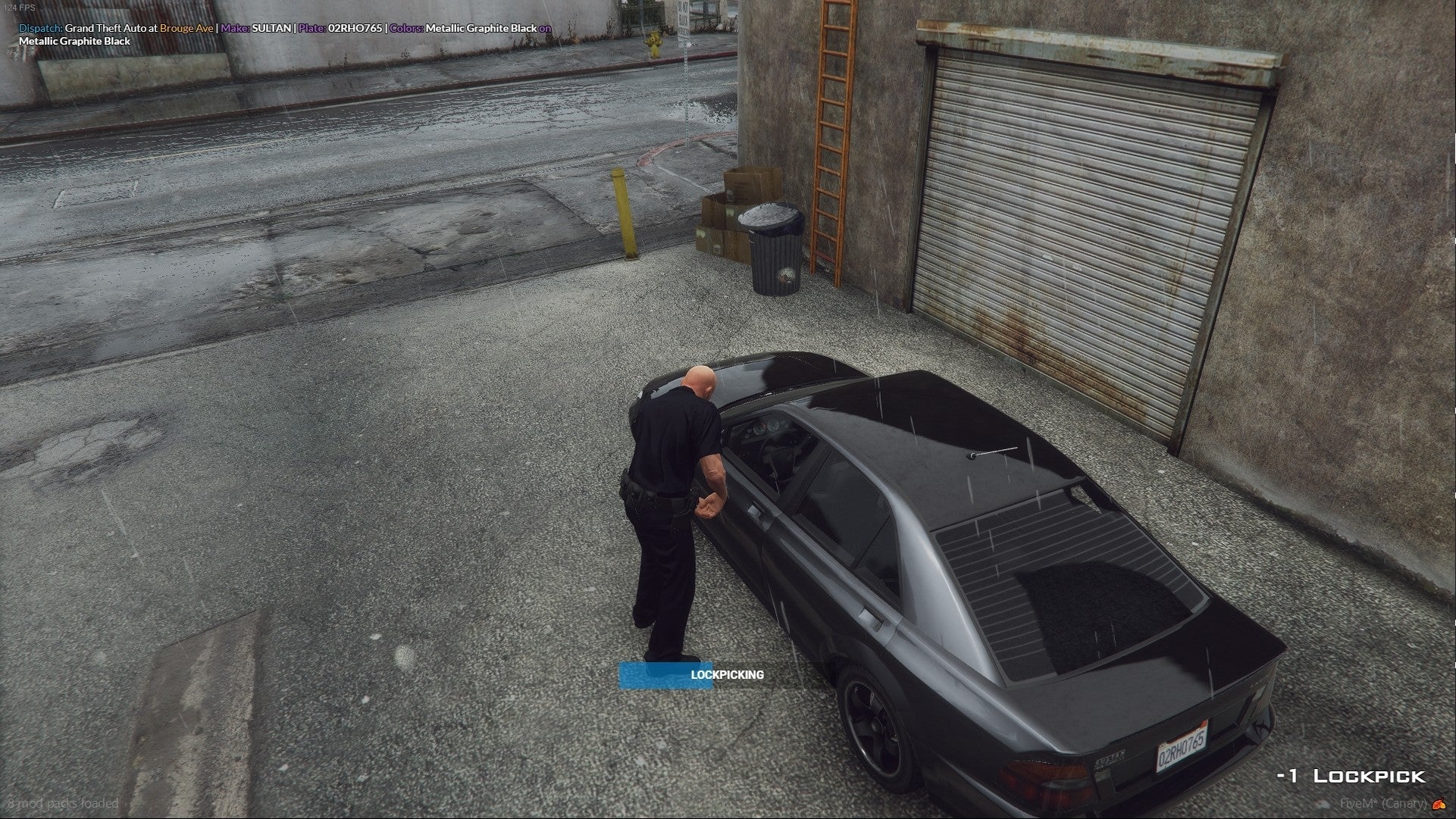Viewport: 1456px width, 819px height.
Task: Select the SULTAN make text
Action: coord(269,27)
